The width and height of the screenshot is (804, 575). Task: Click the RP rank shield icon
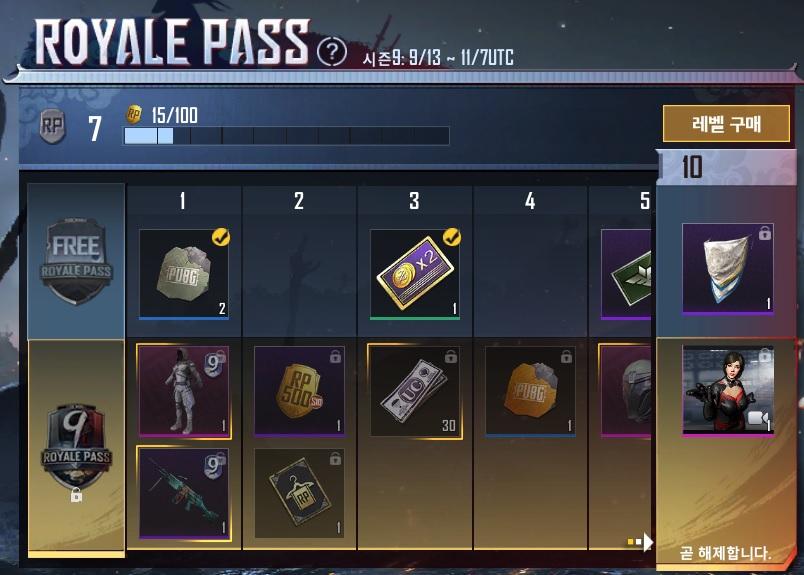point(52,127)
